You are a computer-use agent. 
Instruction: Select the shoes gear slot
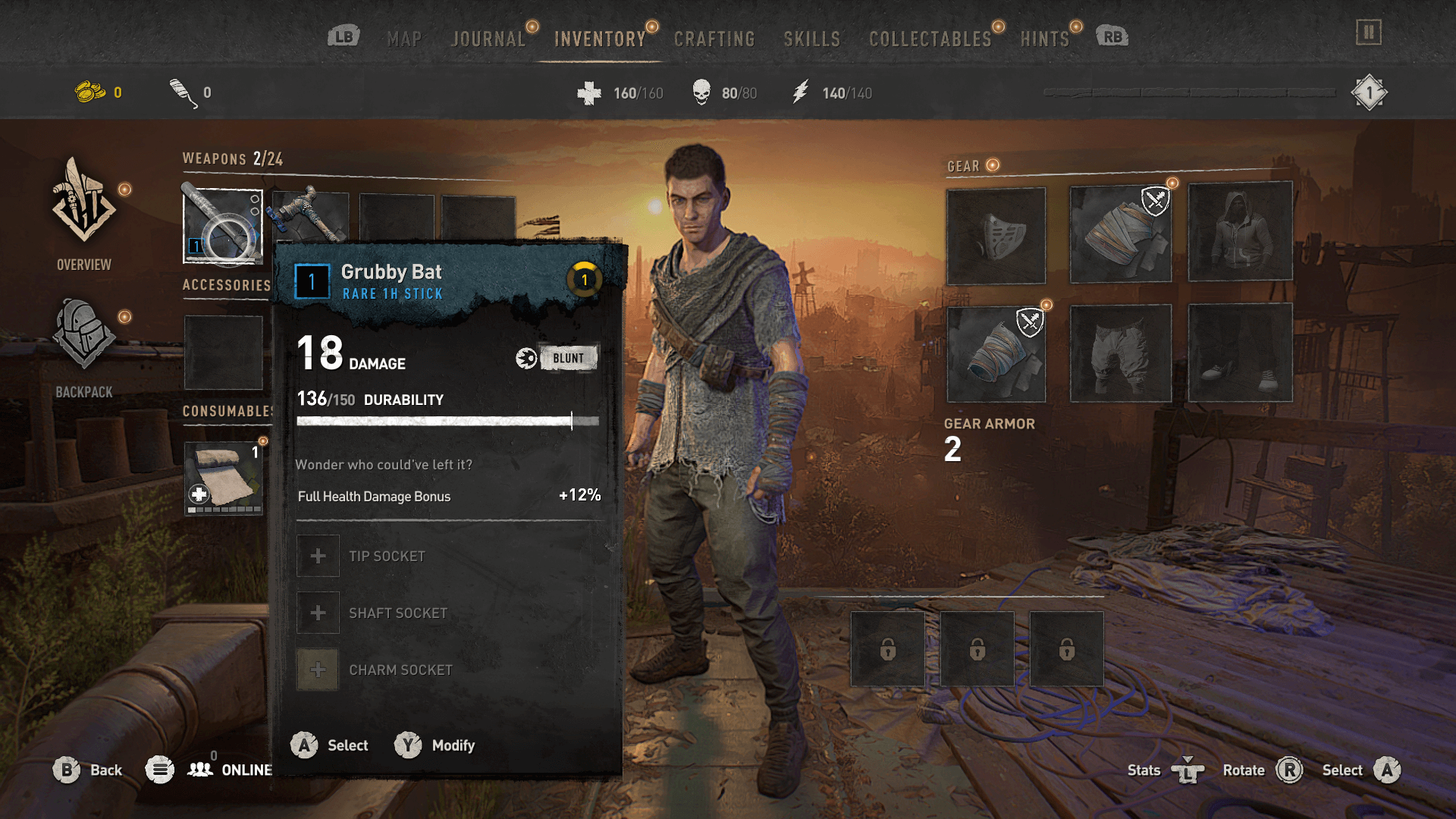(x=1240, y=353)
